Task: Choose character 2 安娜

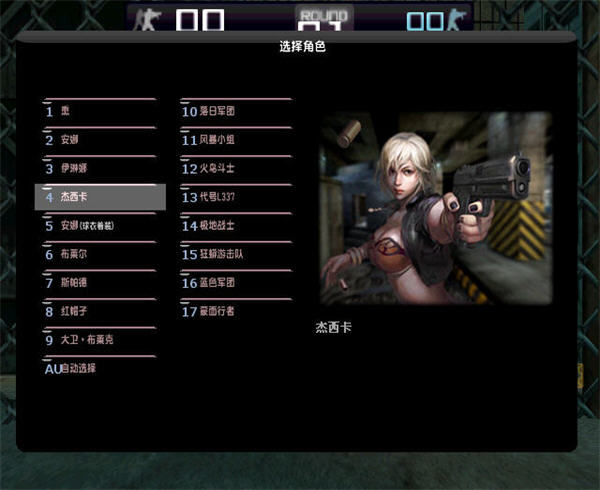Action: pos(98,140)
